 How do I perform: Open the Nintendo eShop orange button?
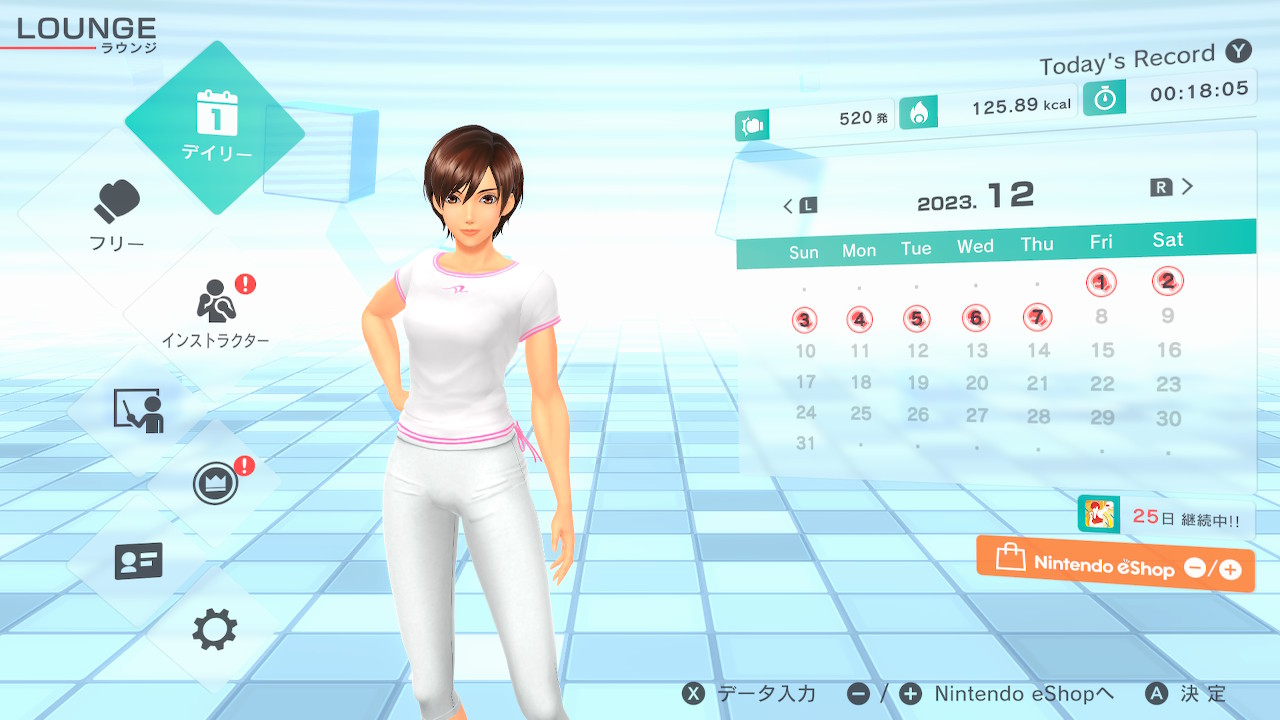[1115, 565]
